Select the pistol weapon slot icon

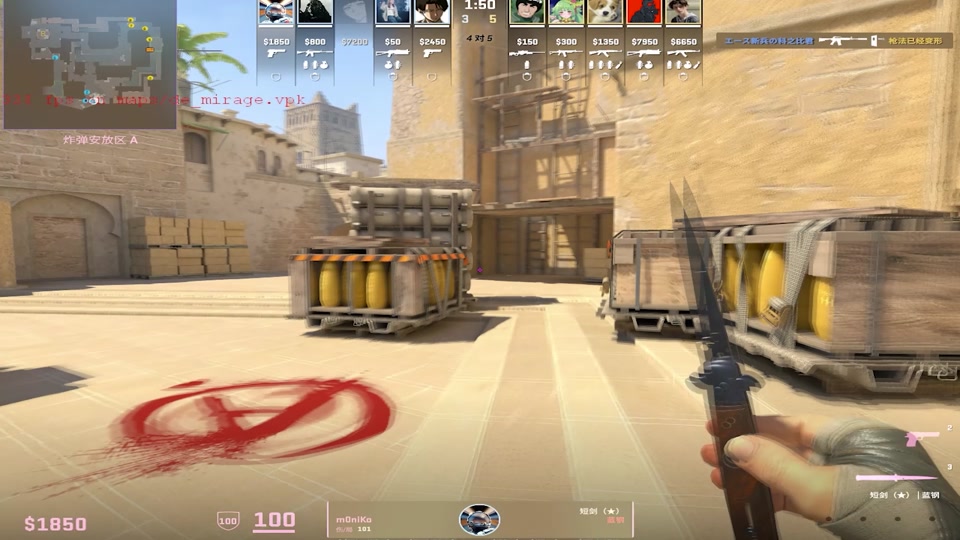click(x=922, y=438)
